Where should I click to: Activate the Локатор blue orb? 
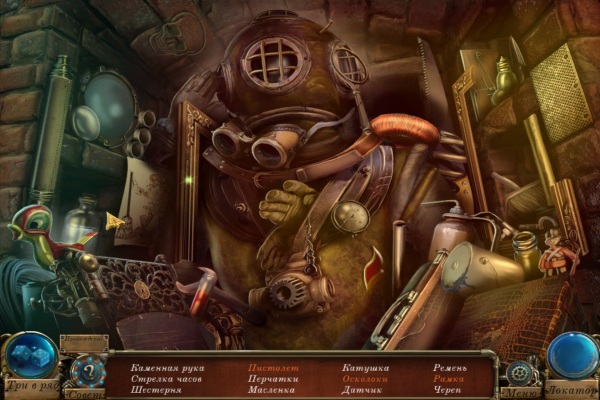pyautogui.click(x=572, y=356)
